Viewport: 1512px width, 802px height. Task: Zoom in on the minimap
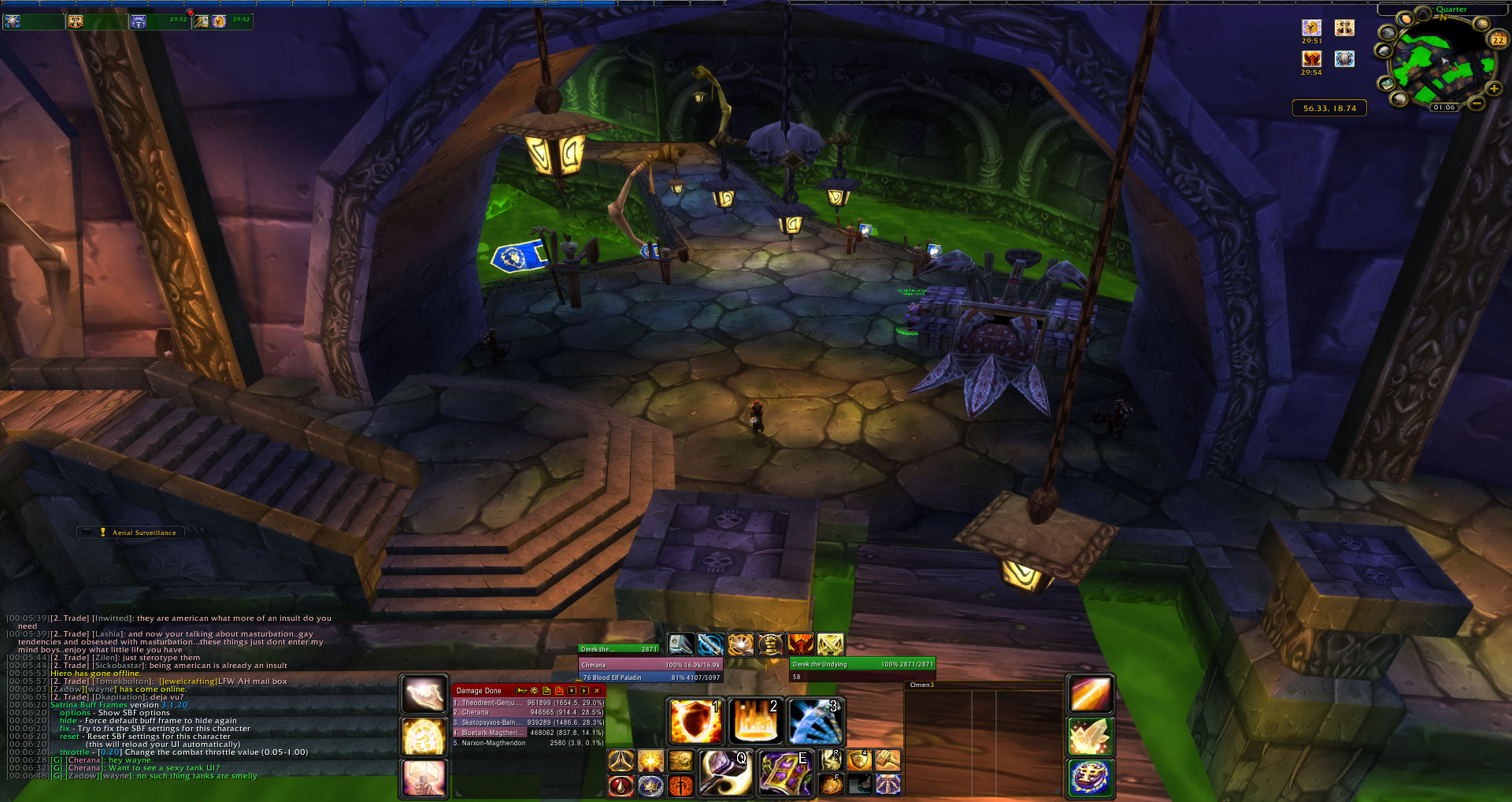tap(1494, 89)
